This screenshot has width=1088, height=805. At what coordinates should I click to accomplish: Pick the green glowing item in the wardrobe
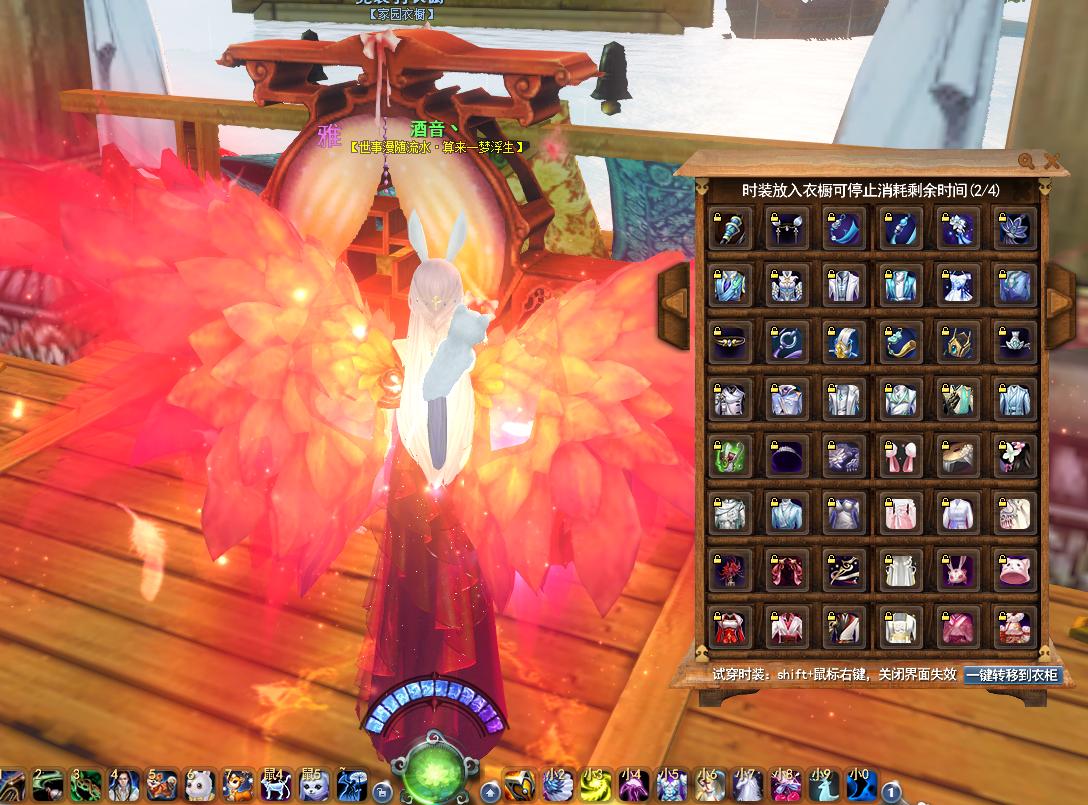pyautogui.click(x=729, y=457)
